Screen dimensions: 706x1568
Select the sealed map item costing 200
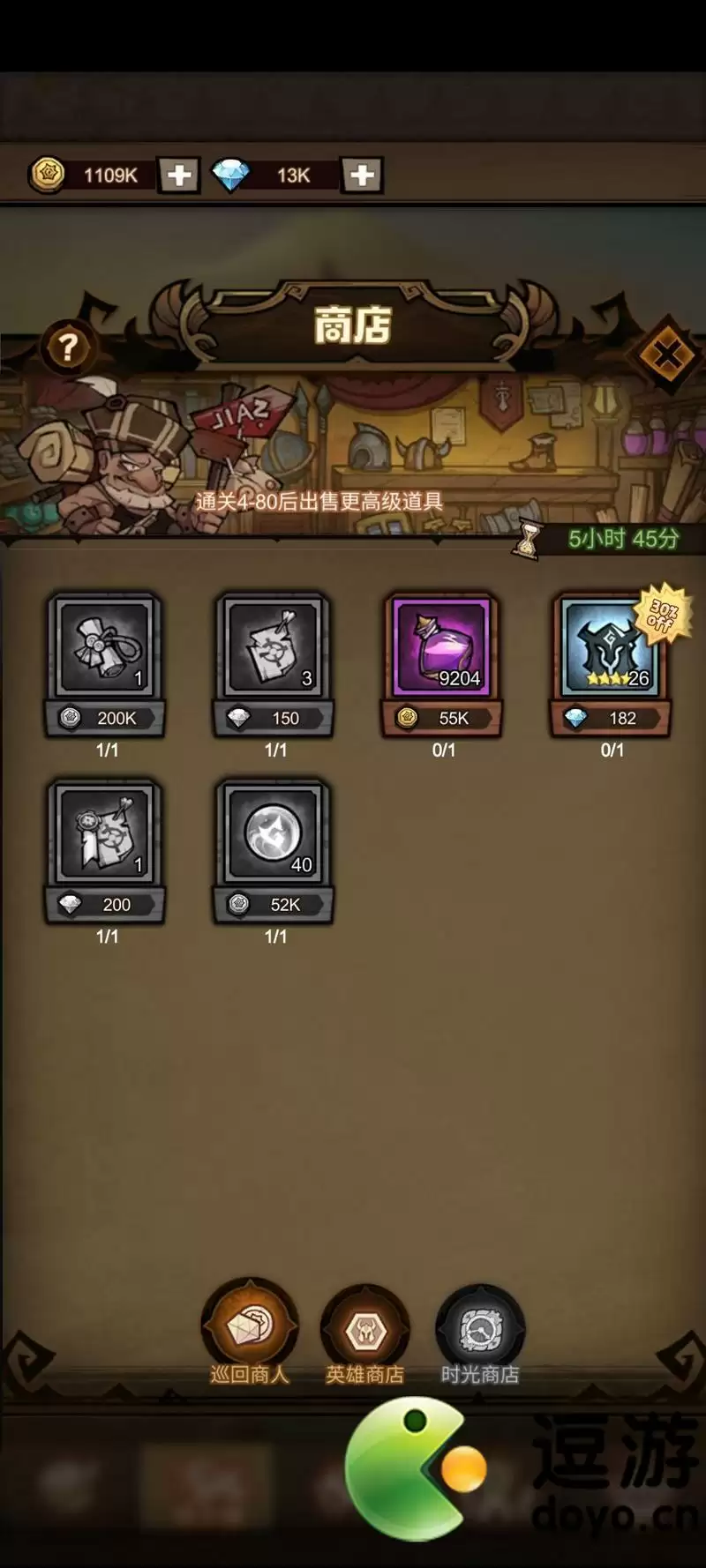pos(106,834)
